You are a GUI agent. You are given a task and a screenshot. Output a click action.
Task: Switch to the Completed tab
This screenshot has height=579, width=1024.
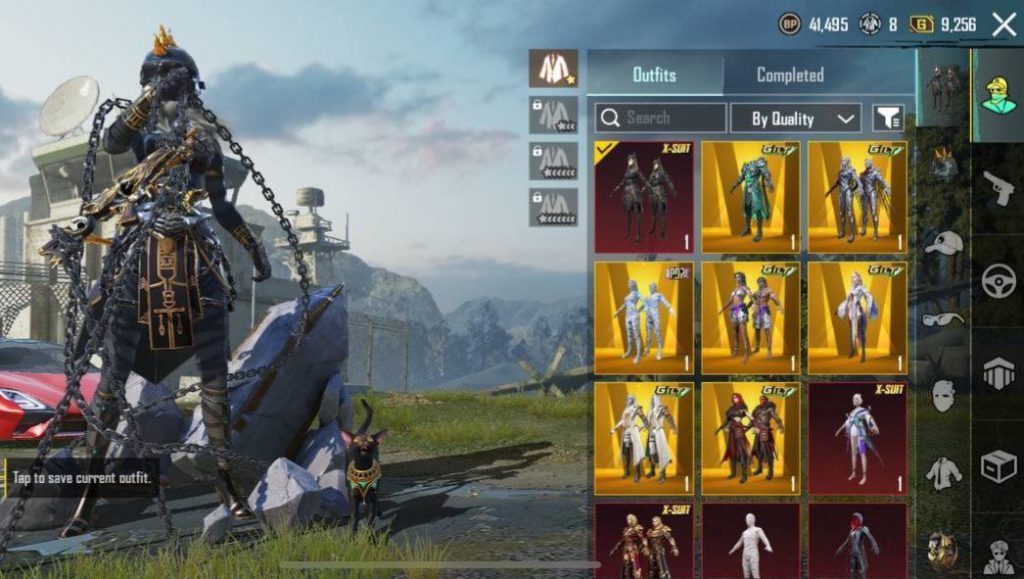coord(790,75)
